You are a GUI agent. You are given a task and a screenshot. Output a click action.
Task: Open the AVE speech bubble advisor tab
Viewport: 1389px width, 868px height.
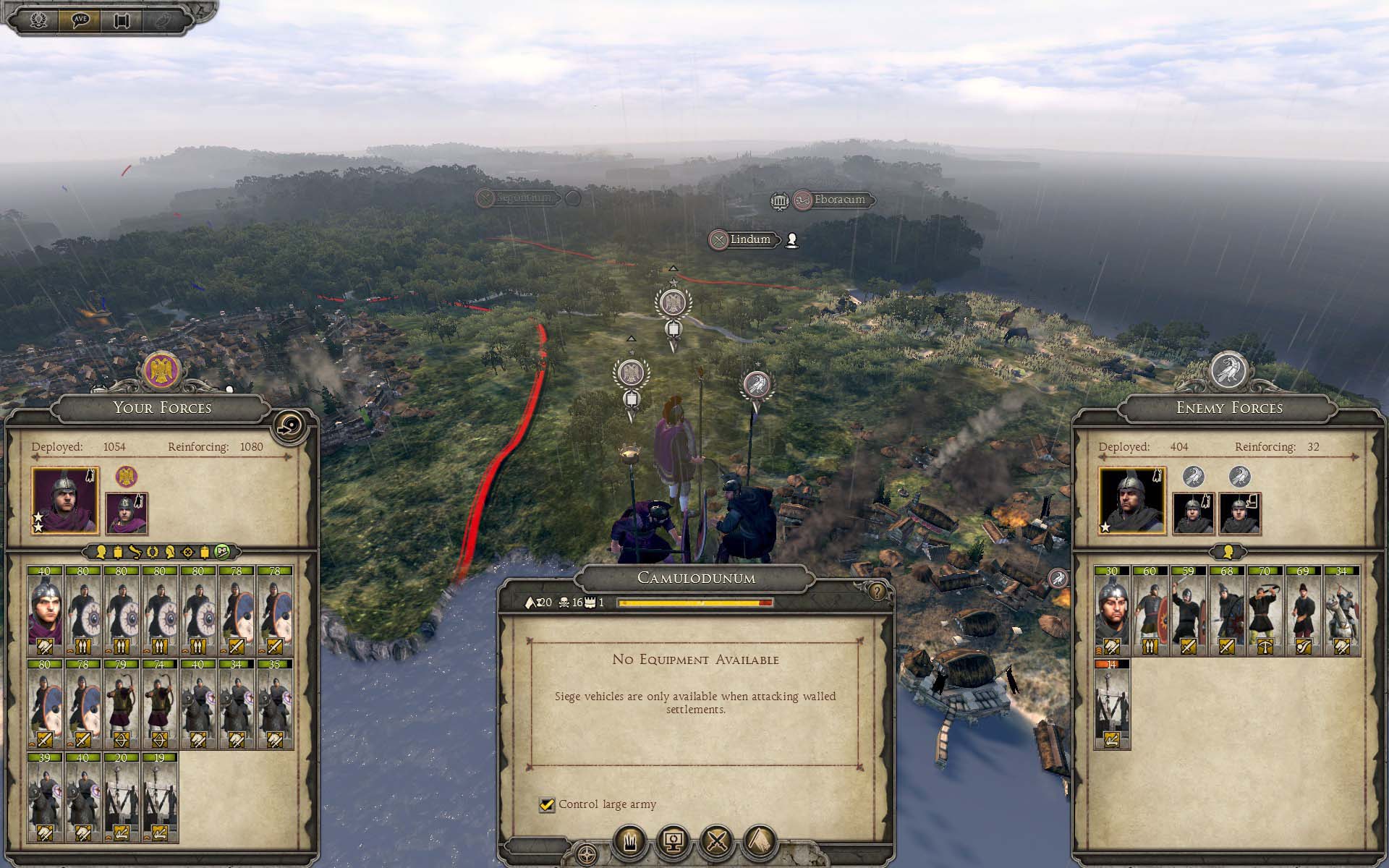click(x=80, y=20)
